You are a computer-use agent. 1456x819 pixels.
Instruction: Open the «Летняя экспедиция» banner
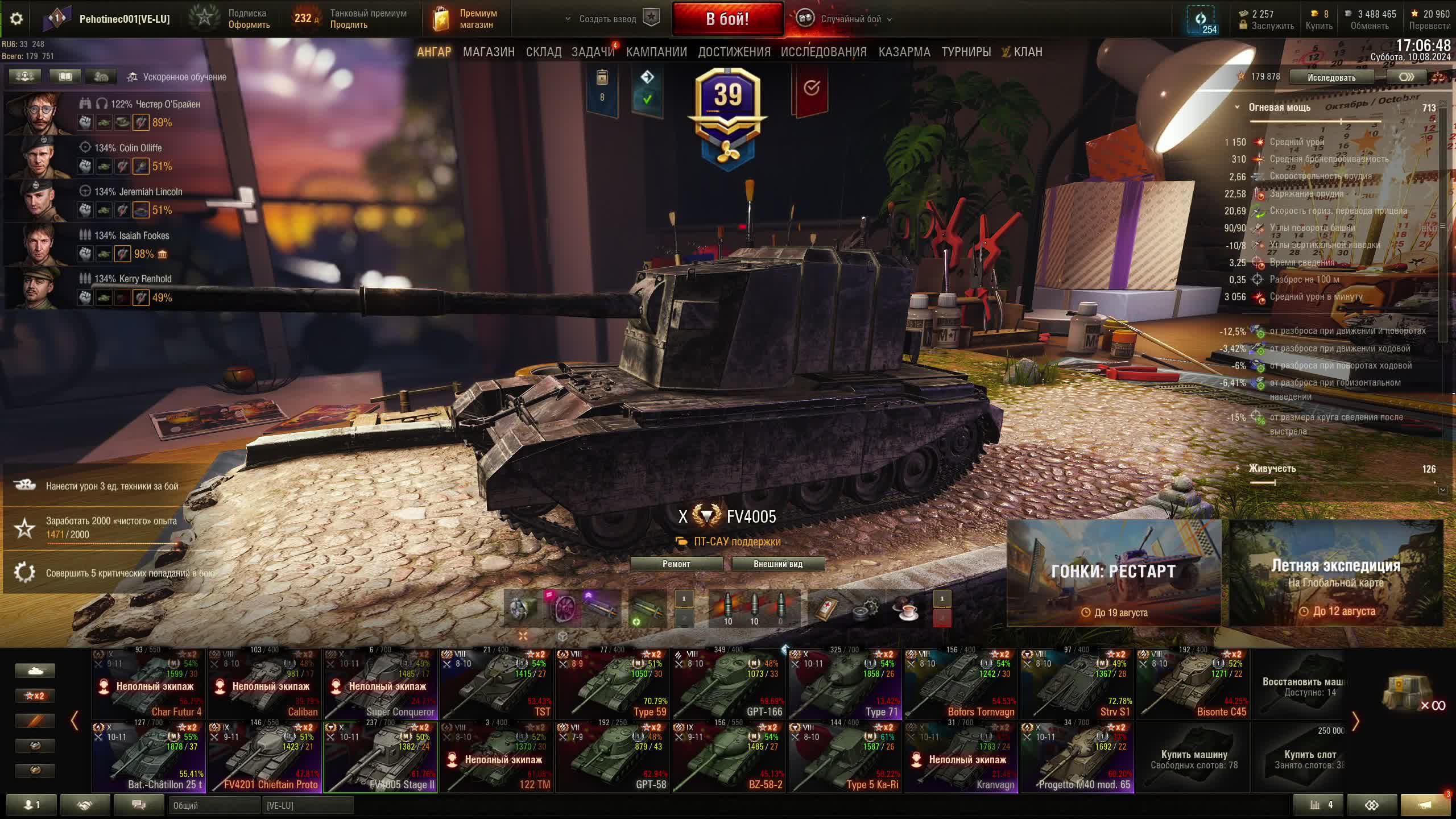tap(1336, 573)
